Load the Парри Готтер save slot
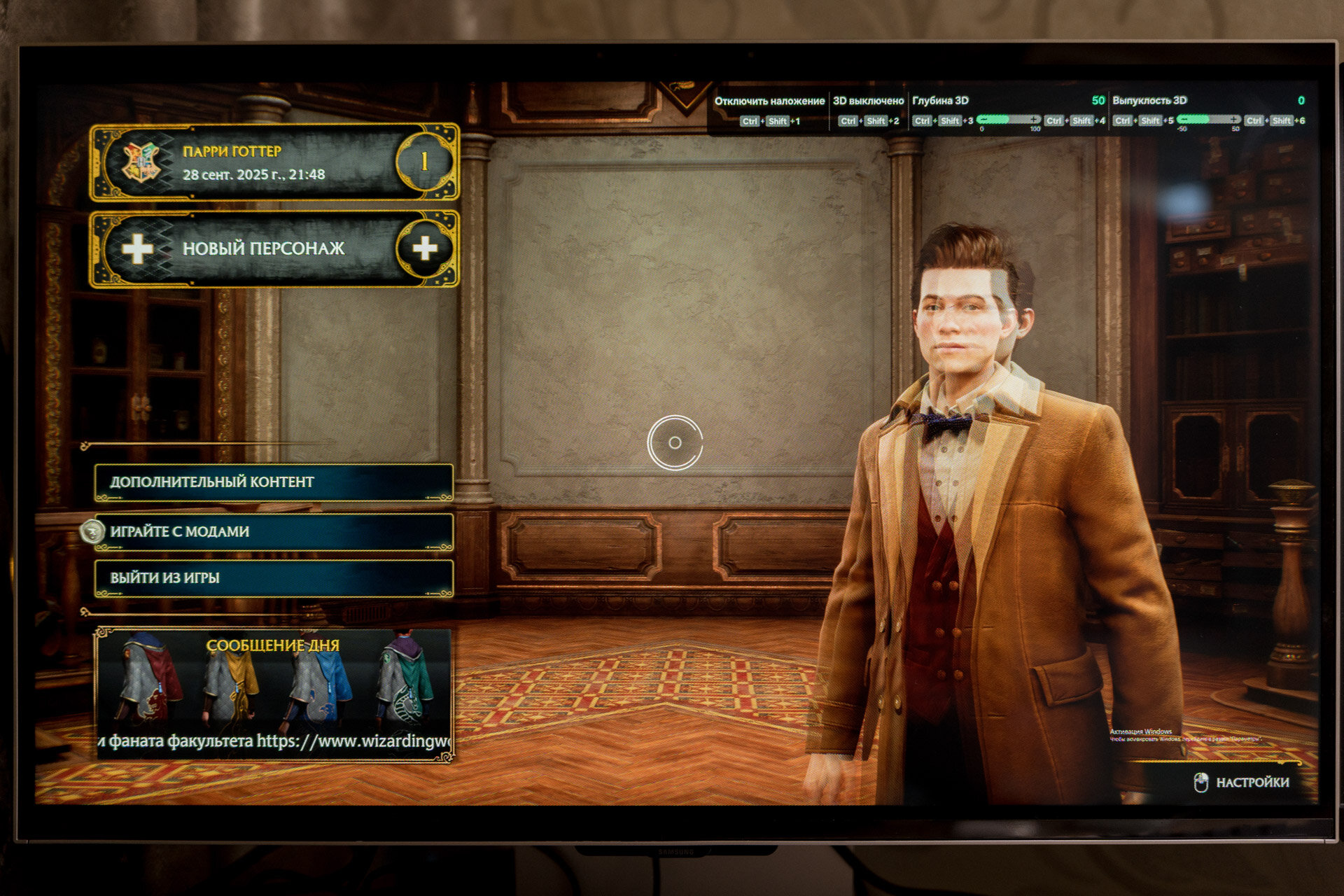The height and width of the screenshot is (896, 1344). pos(274,162)
